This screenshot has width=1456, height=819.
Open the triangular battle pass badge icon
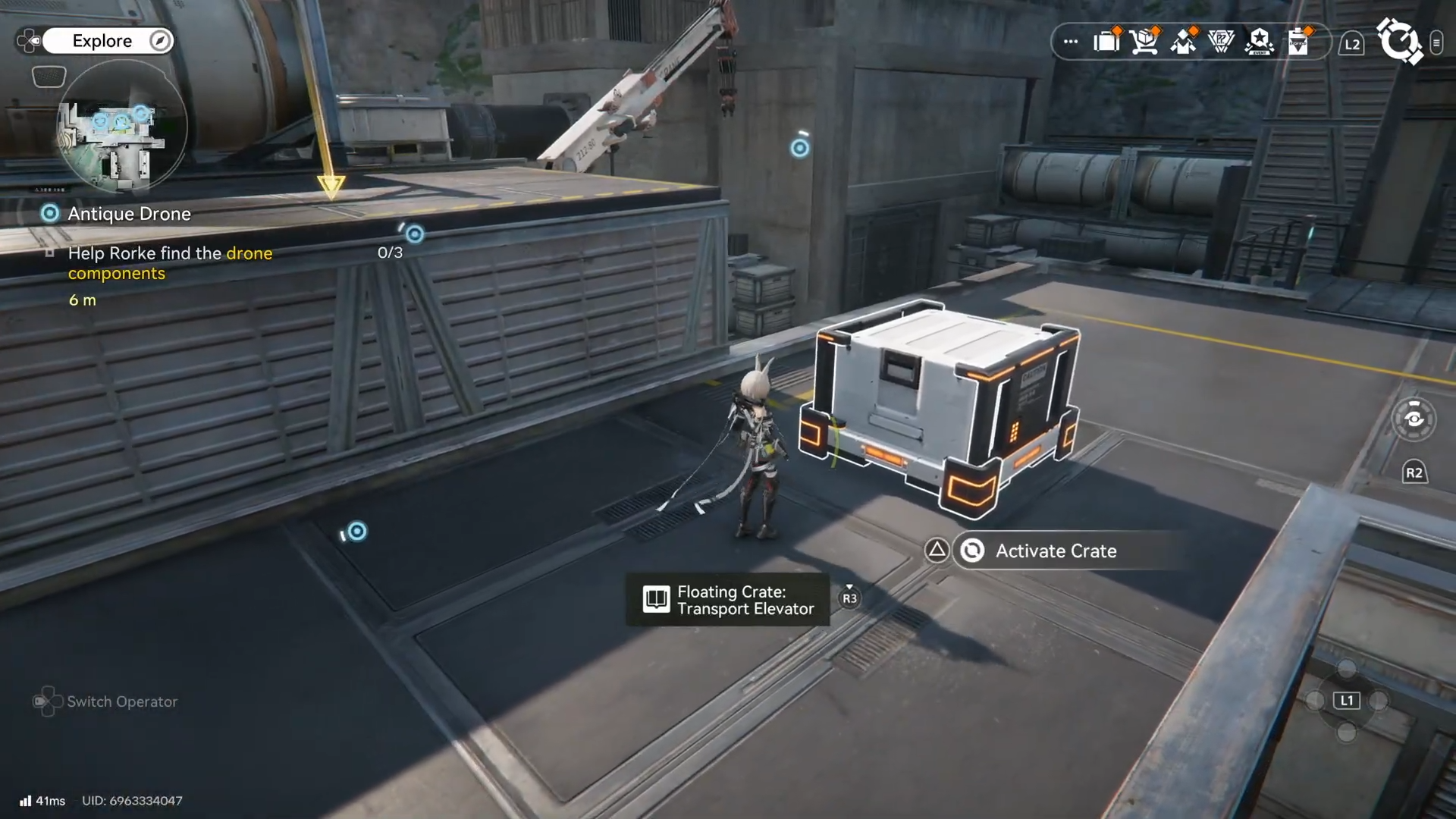tap(1221, 41)
